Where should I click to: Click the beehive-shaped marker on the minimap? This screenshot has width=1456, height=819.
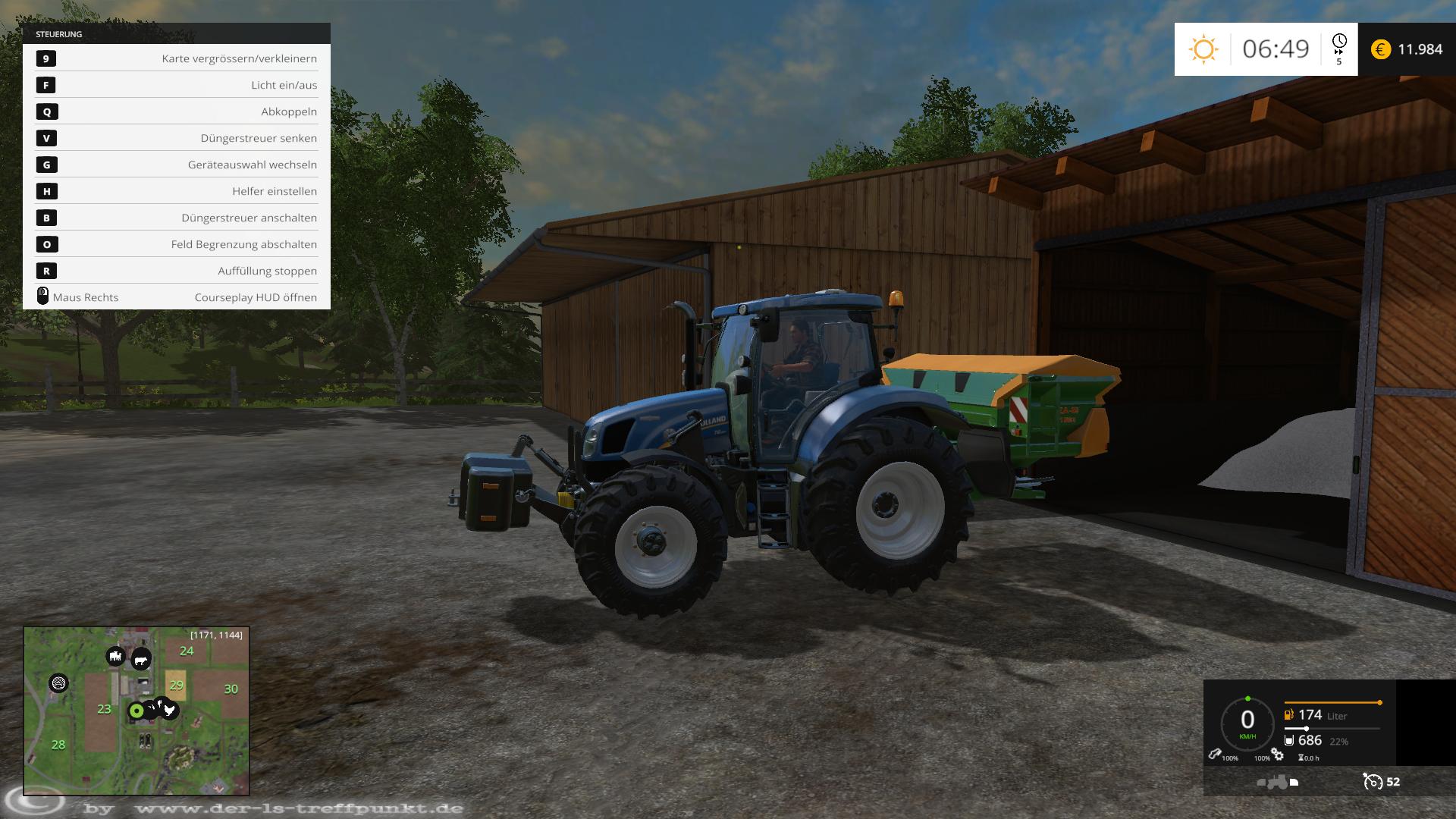coord(58,683)
